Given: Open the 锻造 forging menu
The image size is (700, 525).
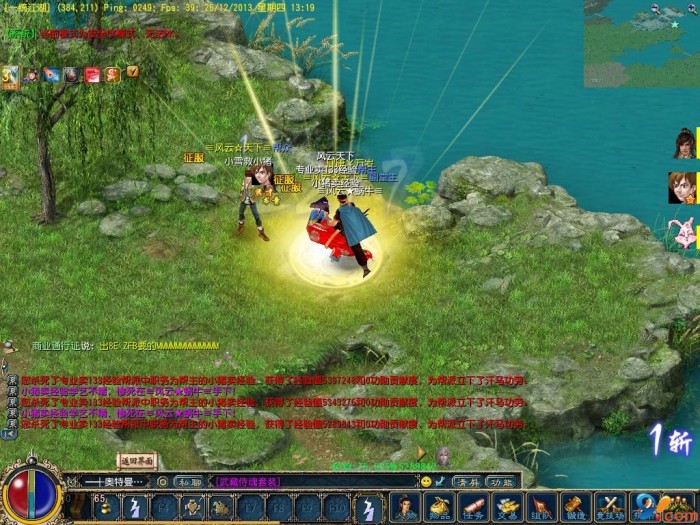Looking at the screenshot, I should pos(576,507).
